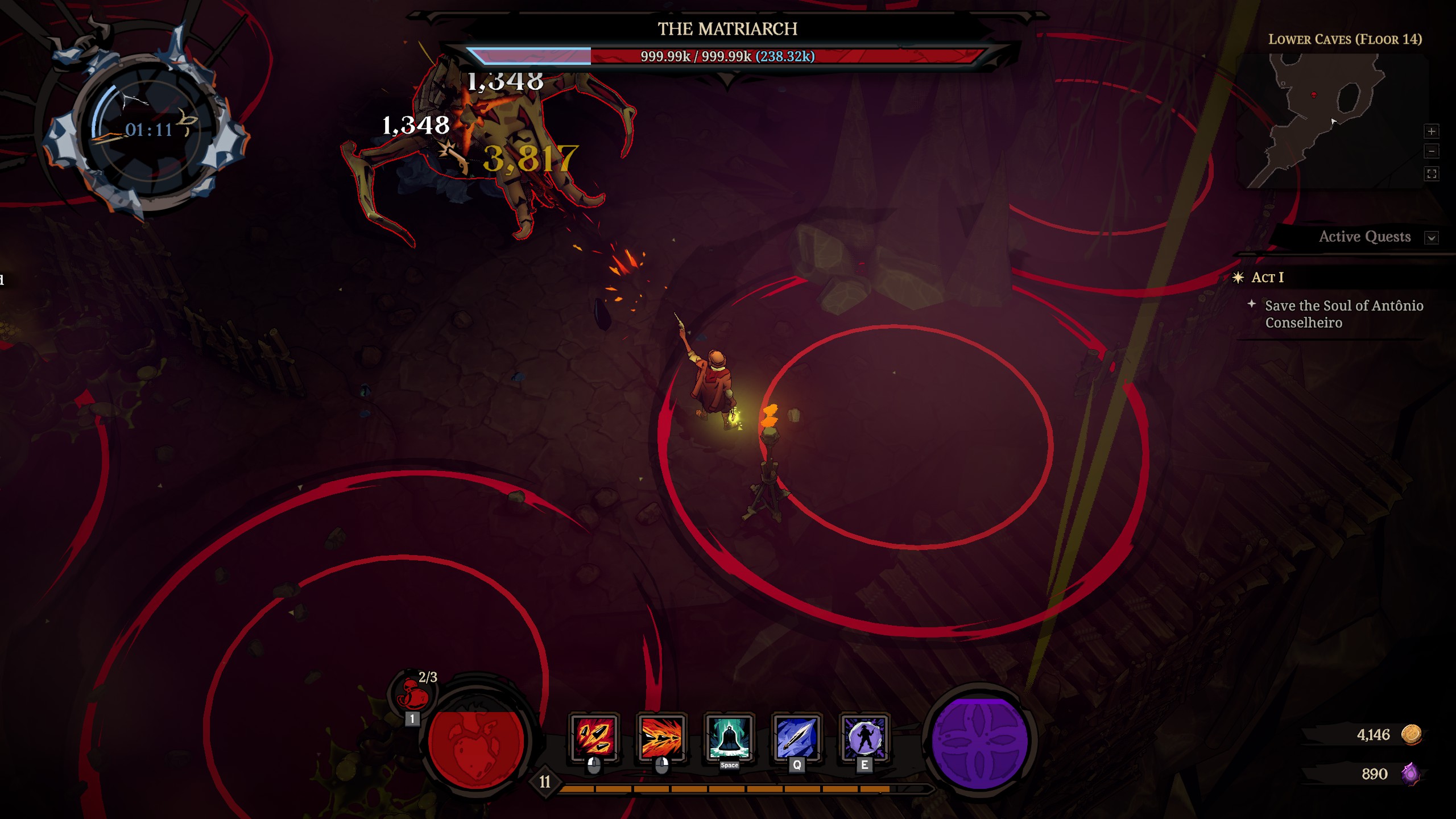Click the purple soul gem currency icon

click(x=1410, y=773)
